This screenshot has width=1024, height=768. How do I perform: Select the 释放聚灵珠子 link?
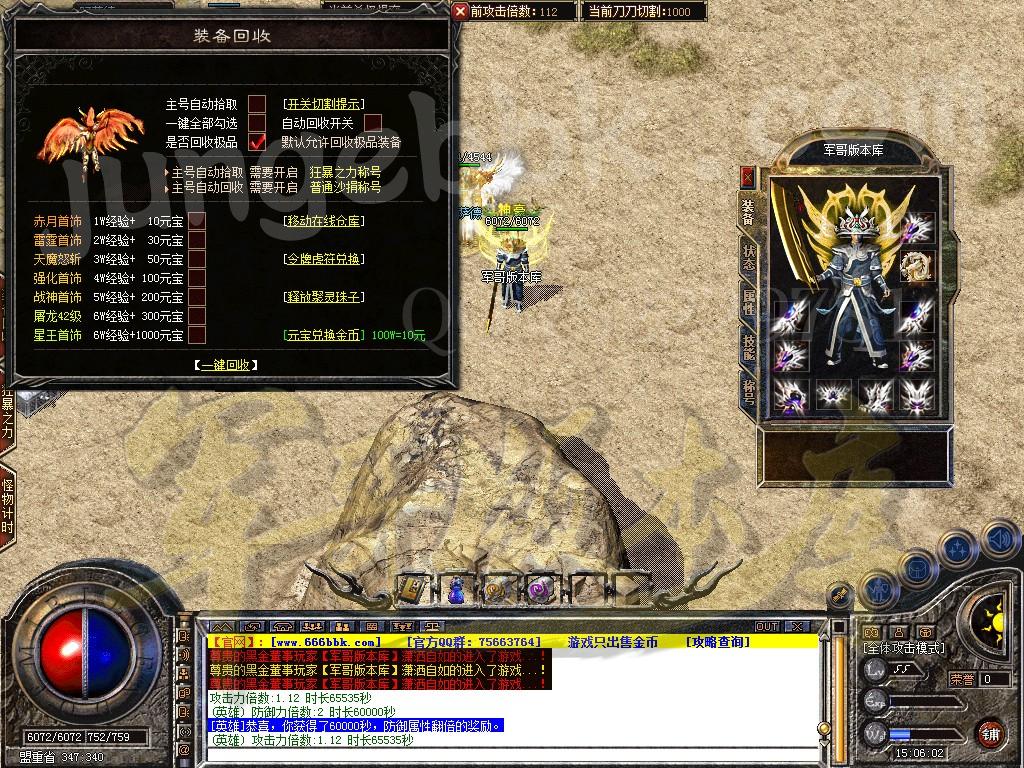click(322, 297)
